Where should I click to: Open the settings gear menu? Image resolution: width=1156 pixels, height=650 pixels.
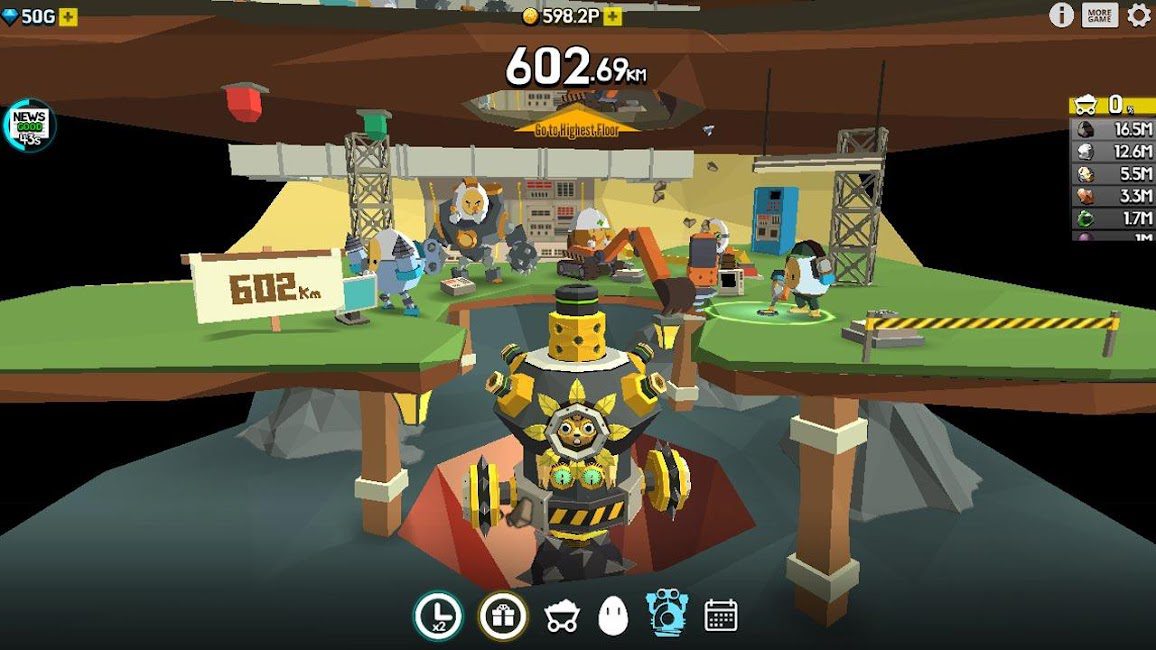[x=1139, y=15]
